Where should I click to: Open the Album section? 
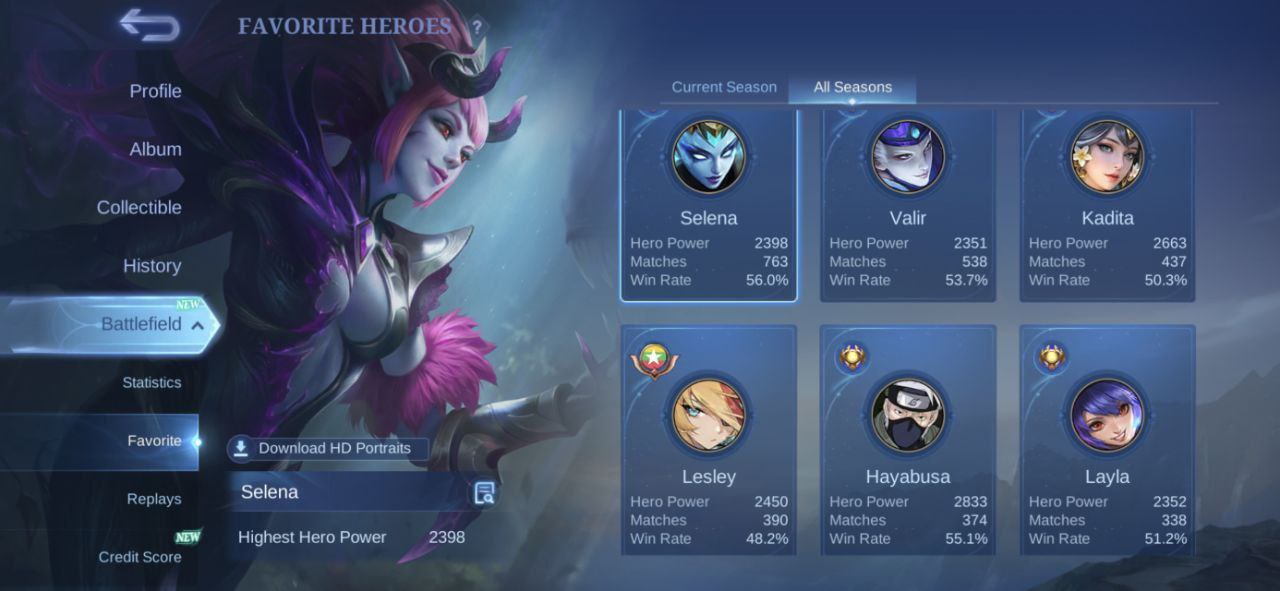click(155, 149)
